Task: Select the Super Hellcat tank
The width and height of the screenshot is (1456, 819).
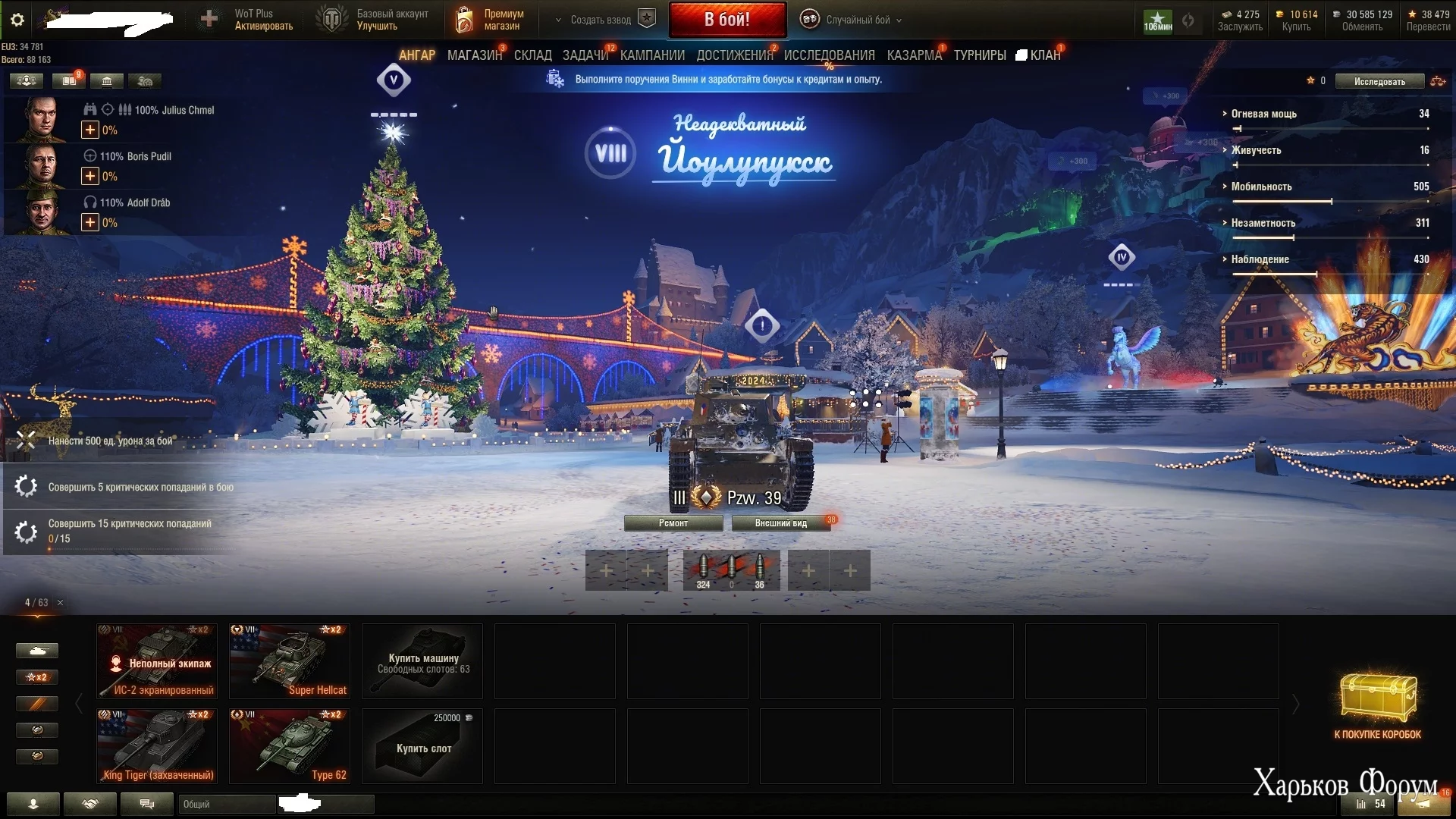Action: coord(290,661)
